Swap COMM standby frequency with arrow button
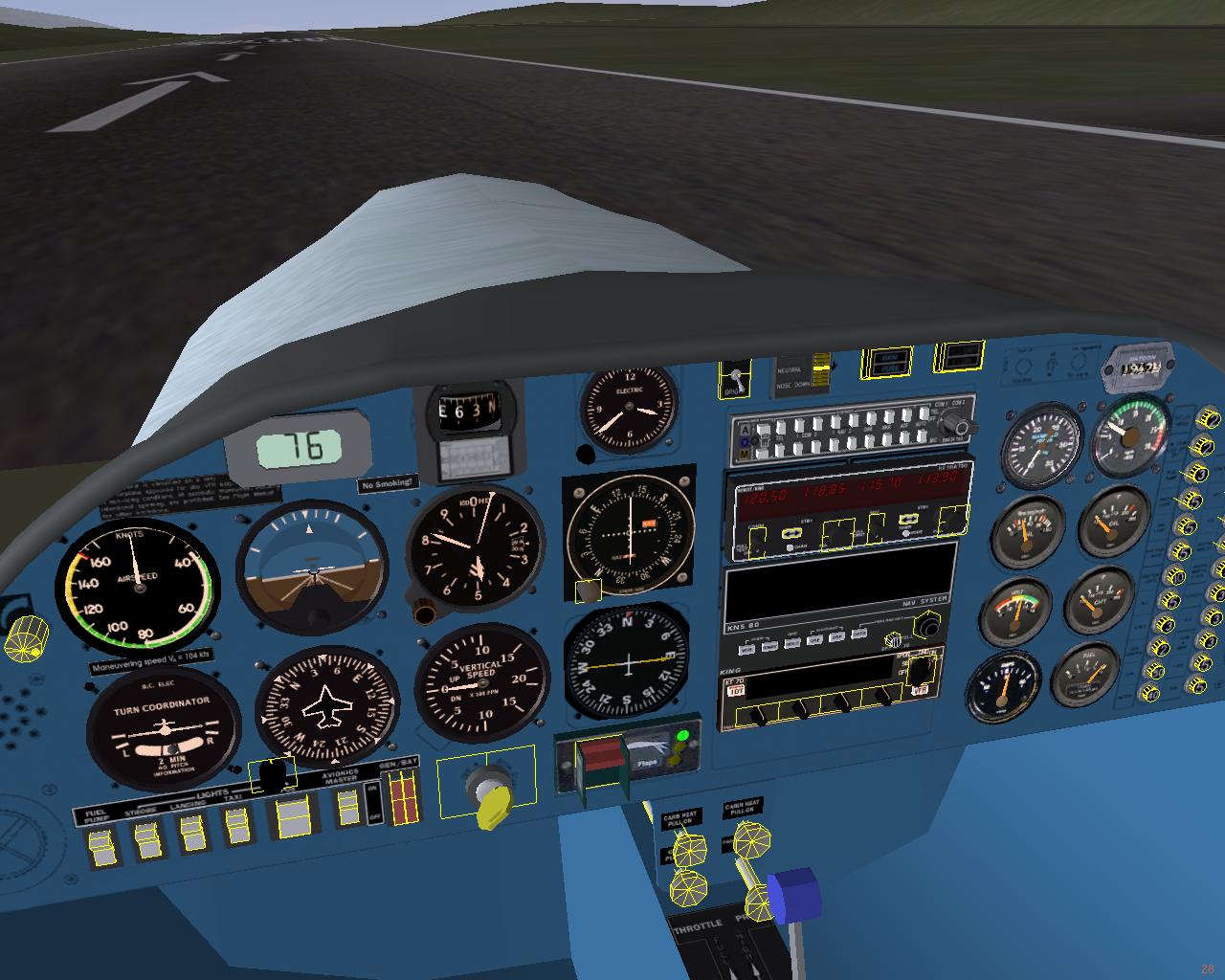The image size is (1225, 980). (791, 535)
